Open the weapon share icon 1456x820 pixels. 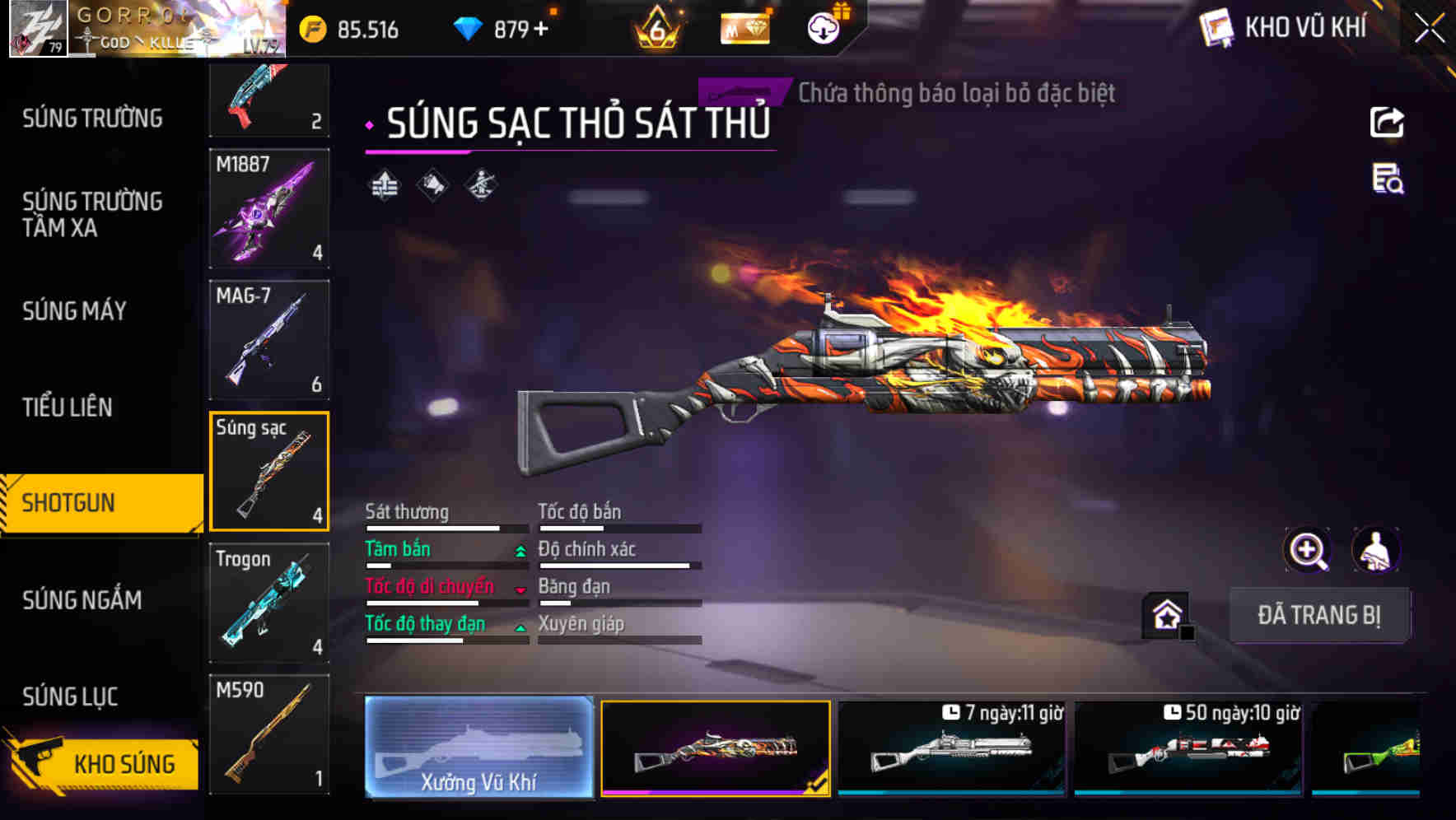click(x=1388, y=122)
